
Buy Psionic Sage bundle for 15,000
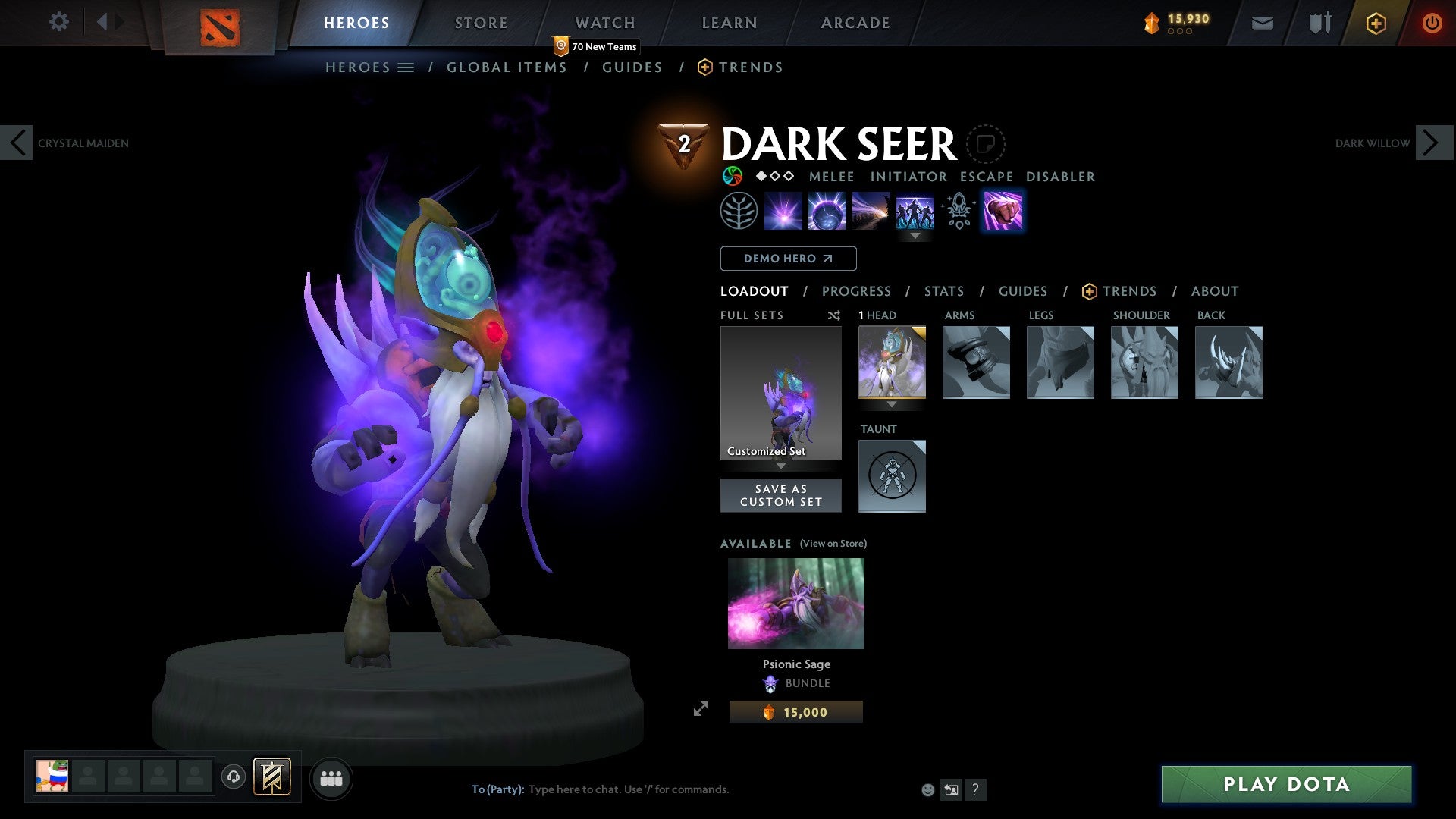795,712
